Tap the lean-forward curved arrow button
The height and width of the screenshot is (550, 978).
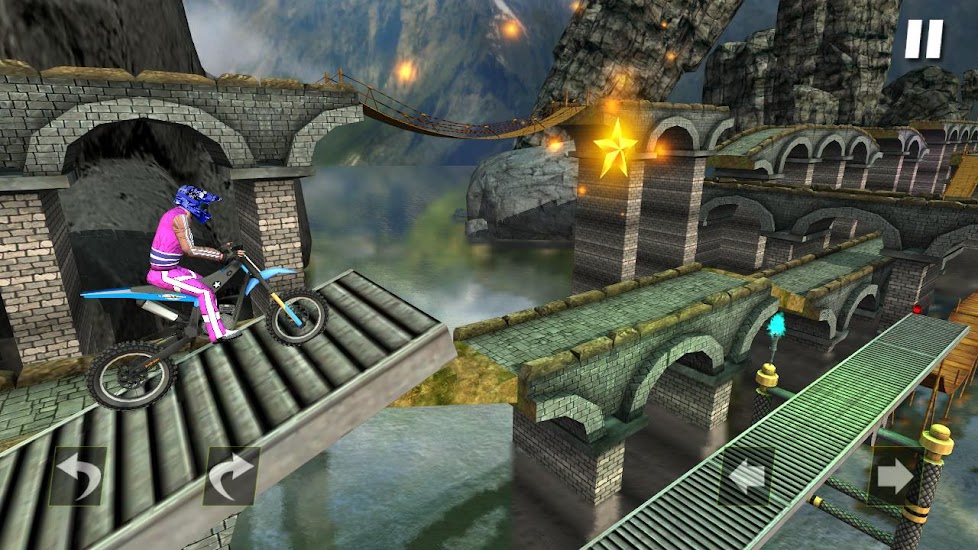[232, 475]
